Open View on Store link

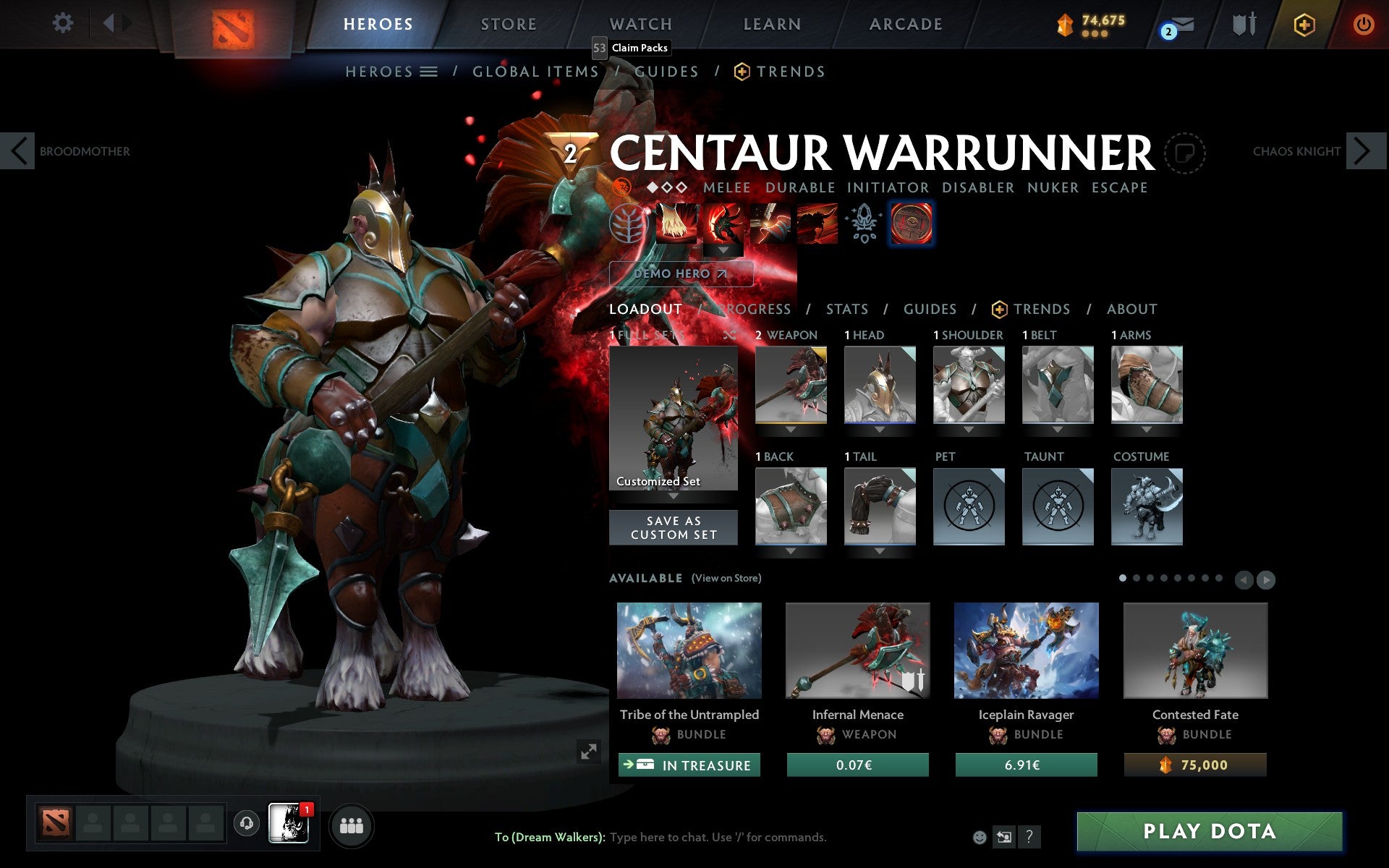tap(726, 578)
